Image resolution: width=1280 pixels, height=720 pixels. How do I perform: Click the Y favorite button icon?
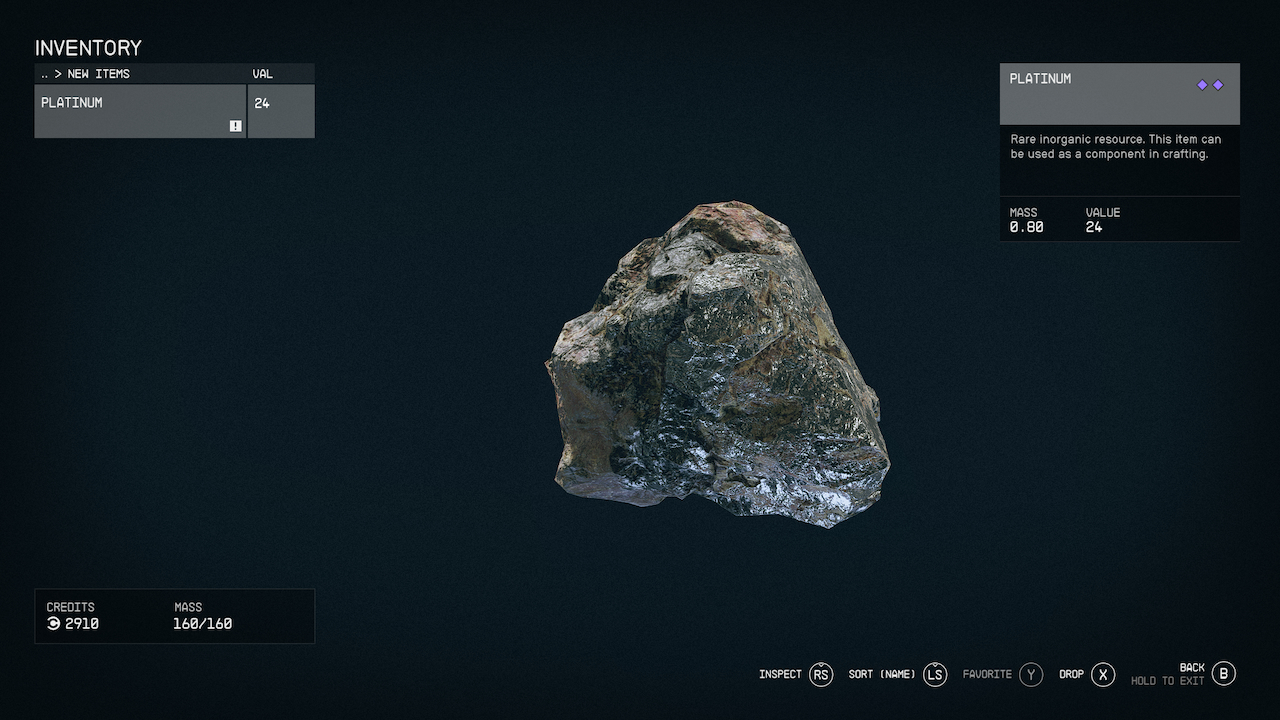[1032, 674]
